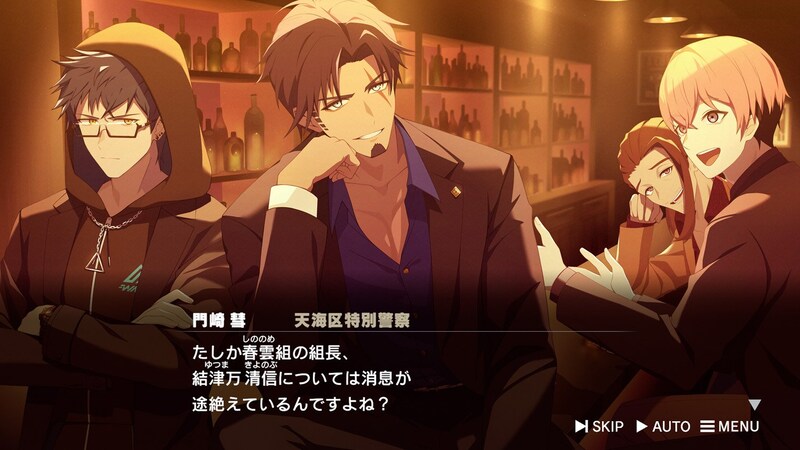Screen dimensions: 800x450
Task: Advance dialogue with the down arrow indicator
Action: [755, 405]
